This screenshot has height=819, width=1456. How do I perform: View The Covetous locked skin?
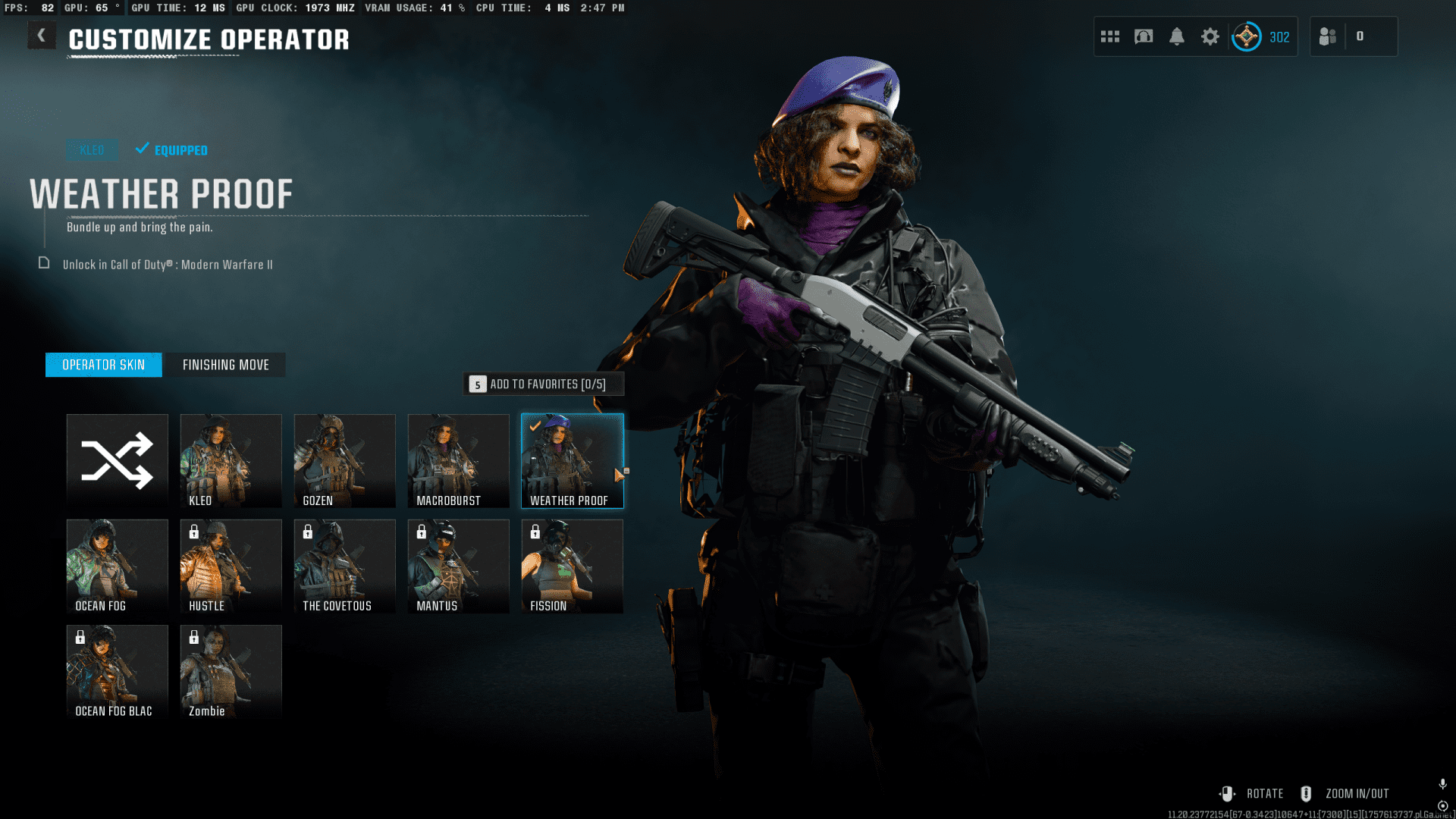345,566
